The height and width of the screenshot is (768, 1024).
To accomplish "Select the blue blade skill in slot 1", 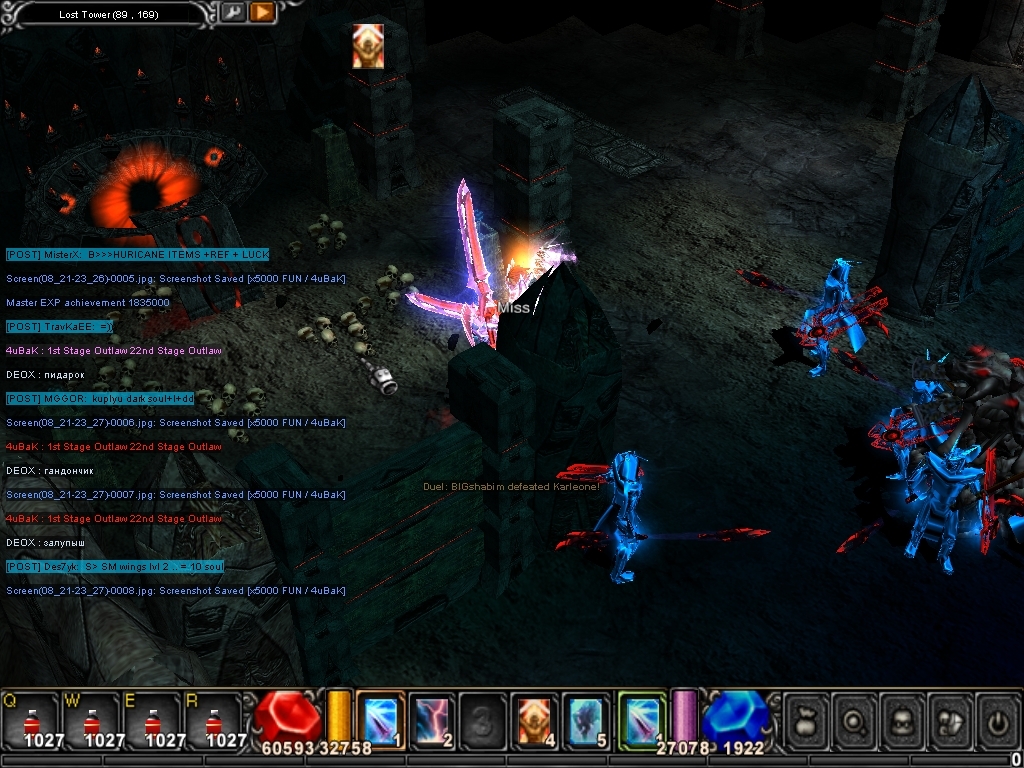I will [380, 720].
